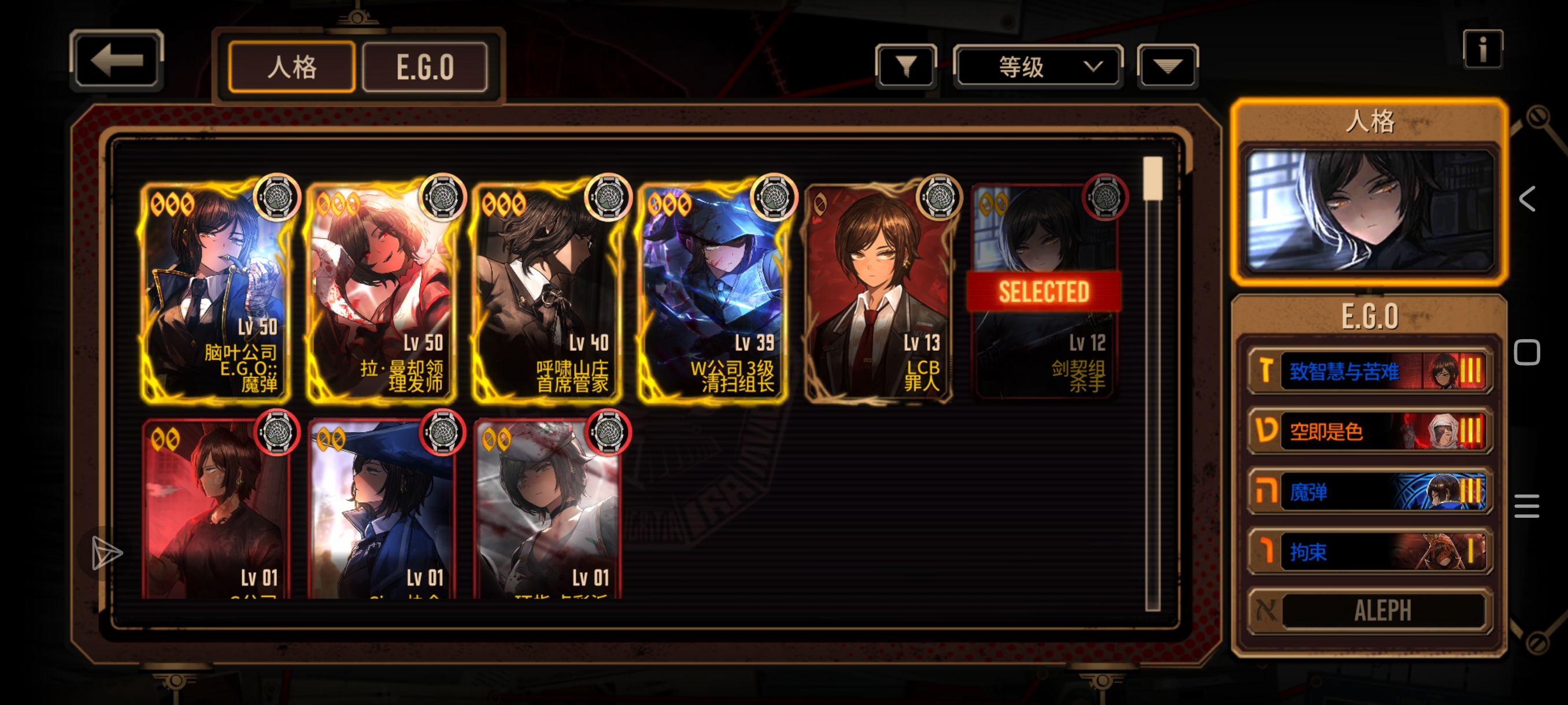Open the empty ALEPH E.G.O slot

(x=1369, y=611)
